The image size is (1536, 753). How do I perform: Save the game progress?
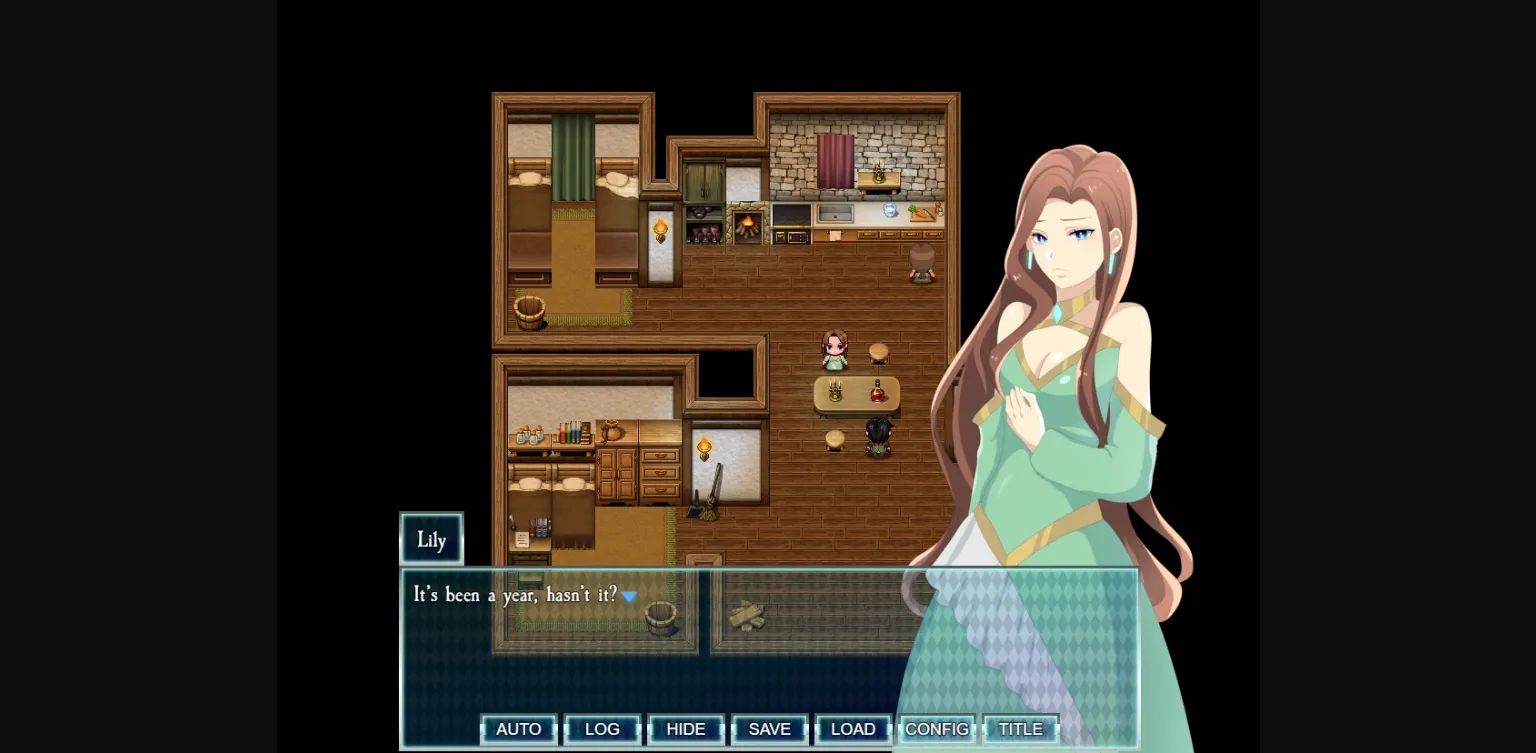[x=769, y=729]
